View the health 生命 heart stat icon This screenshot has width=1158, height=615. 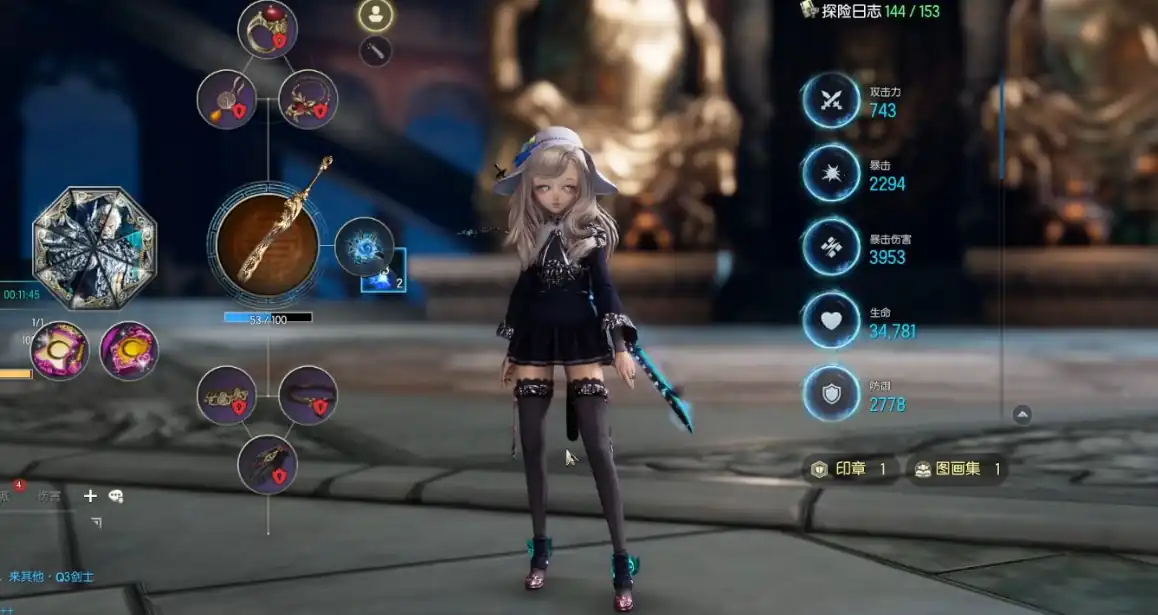[831, 321]
